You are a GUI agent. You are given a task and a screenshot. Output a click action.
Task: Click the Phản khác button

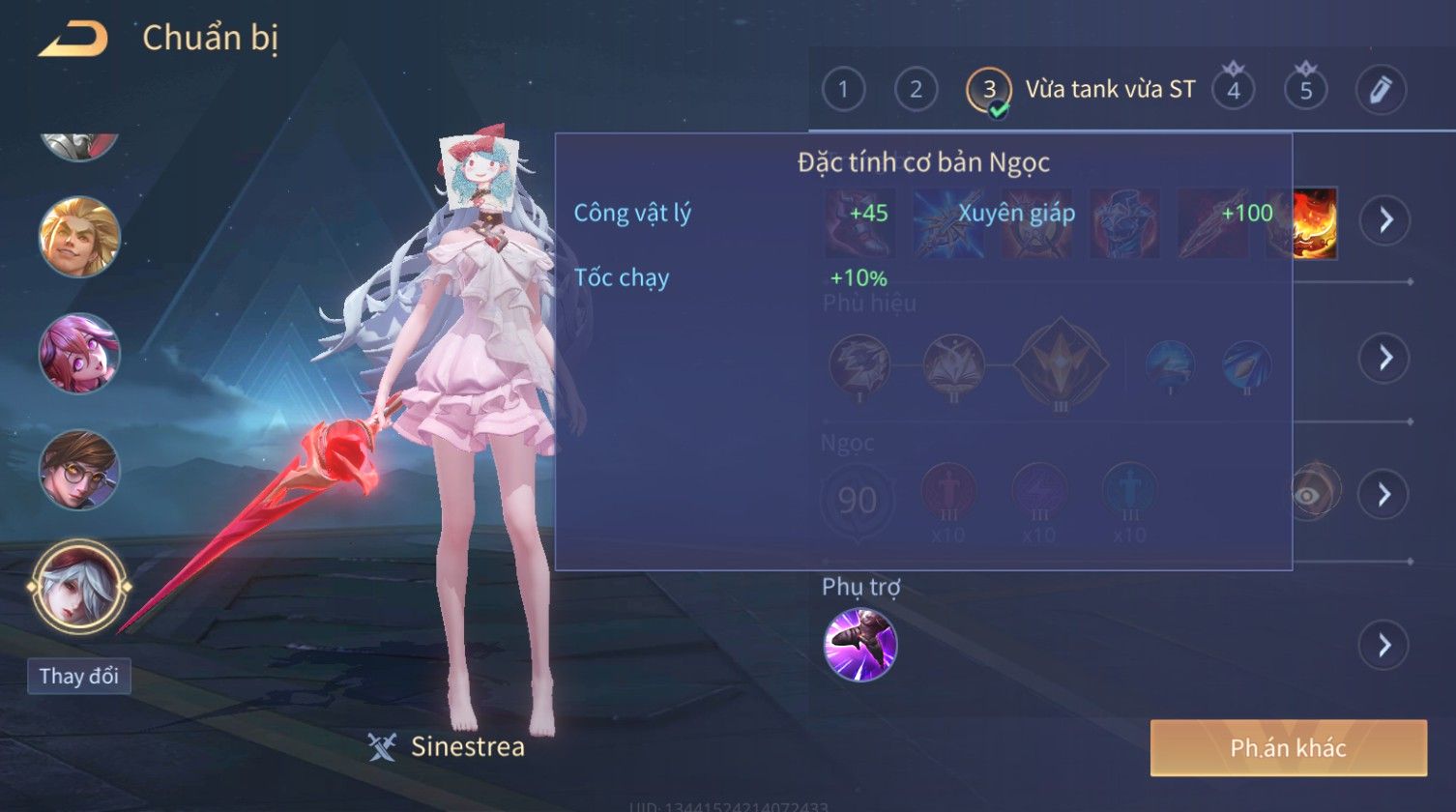click(x=1288, y=747)
